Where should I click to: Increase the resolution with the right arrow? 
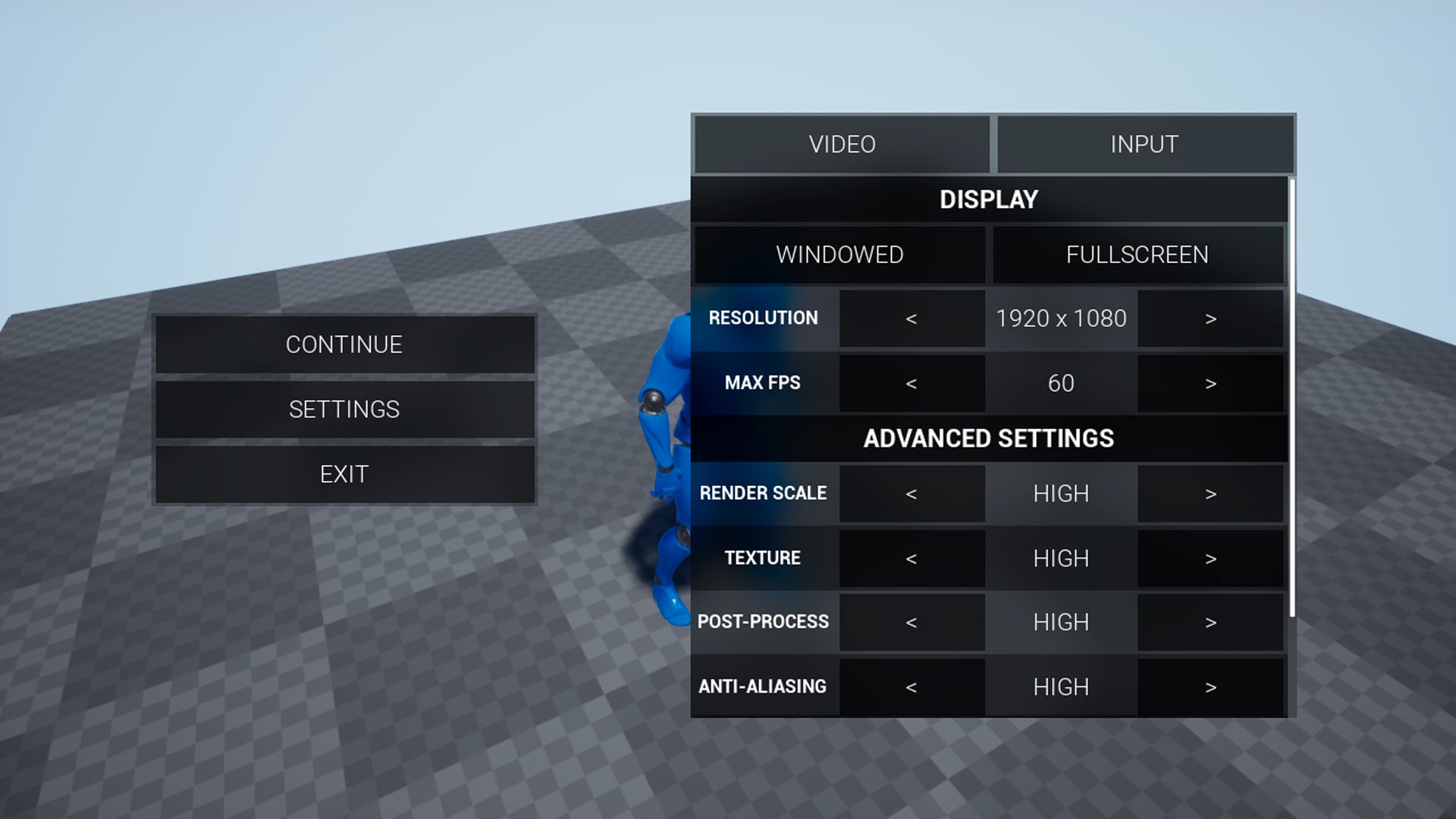tap(1210, 318)
